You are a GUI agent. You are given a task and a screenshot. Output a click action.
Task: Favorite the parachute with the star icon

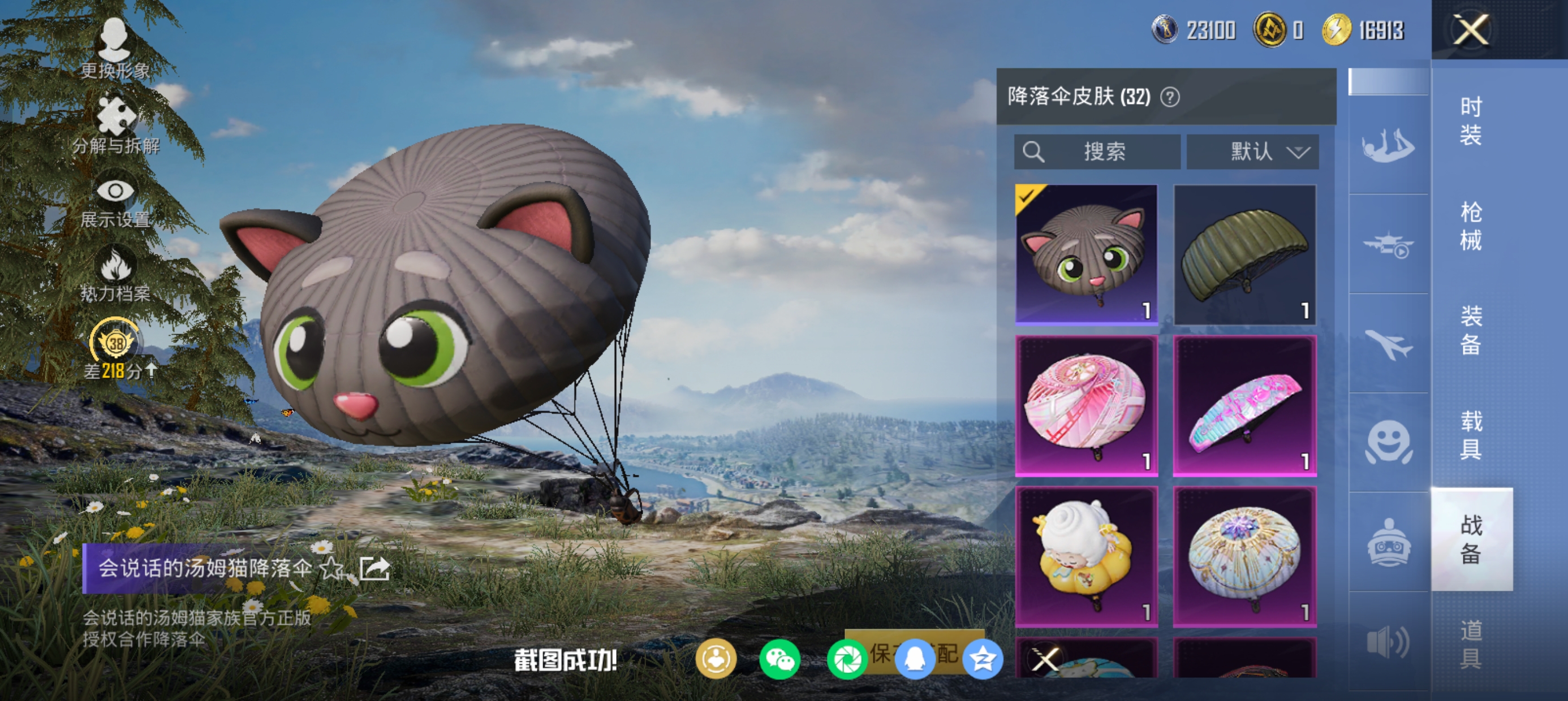[x=331, y=568]
